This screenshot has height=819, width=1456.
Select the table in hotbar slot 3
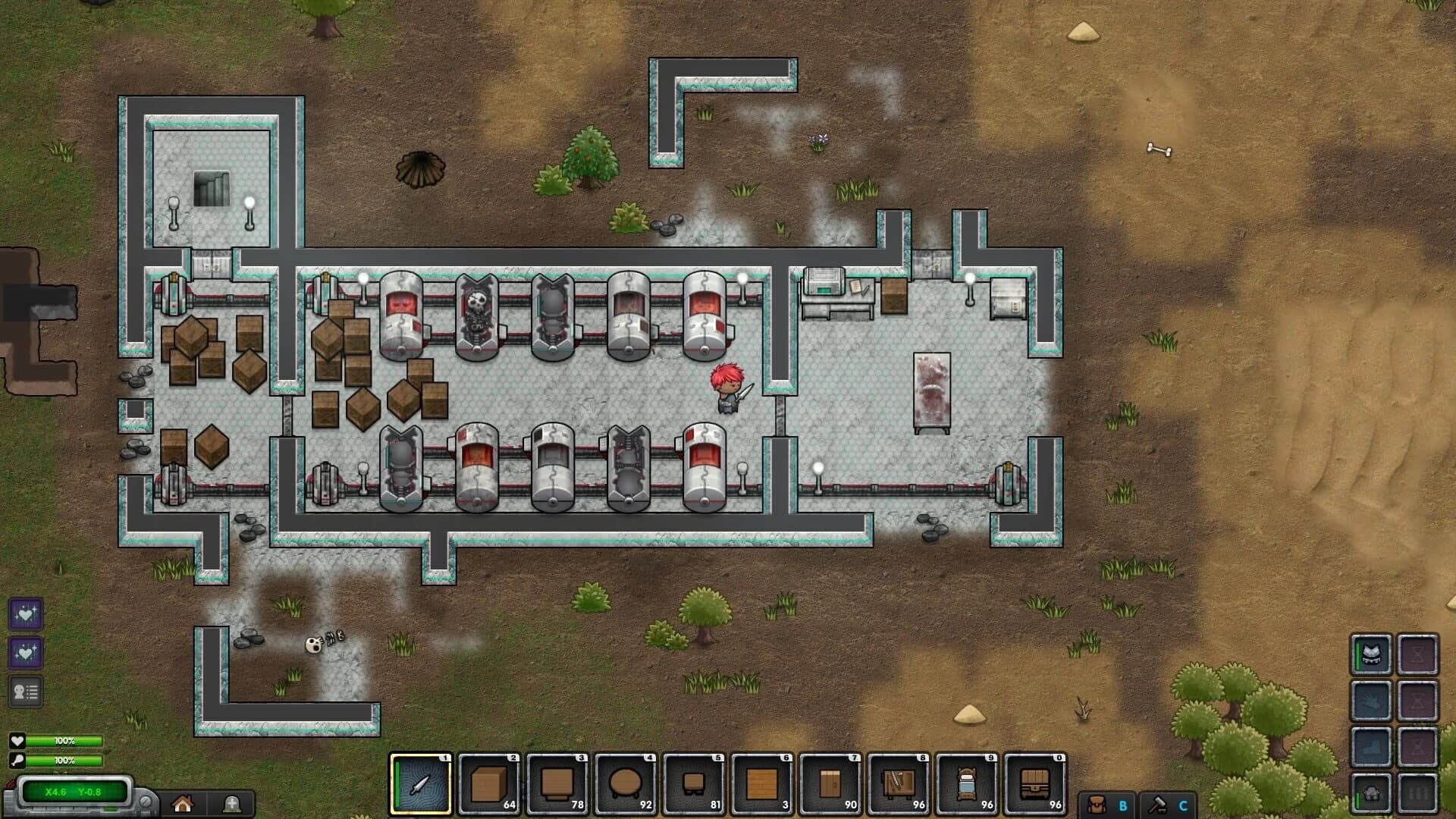click(x=558, y=780)
